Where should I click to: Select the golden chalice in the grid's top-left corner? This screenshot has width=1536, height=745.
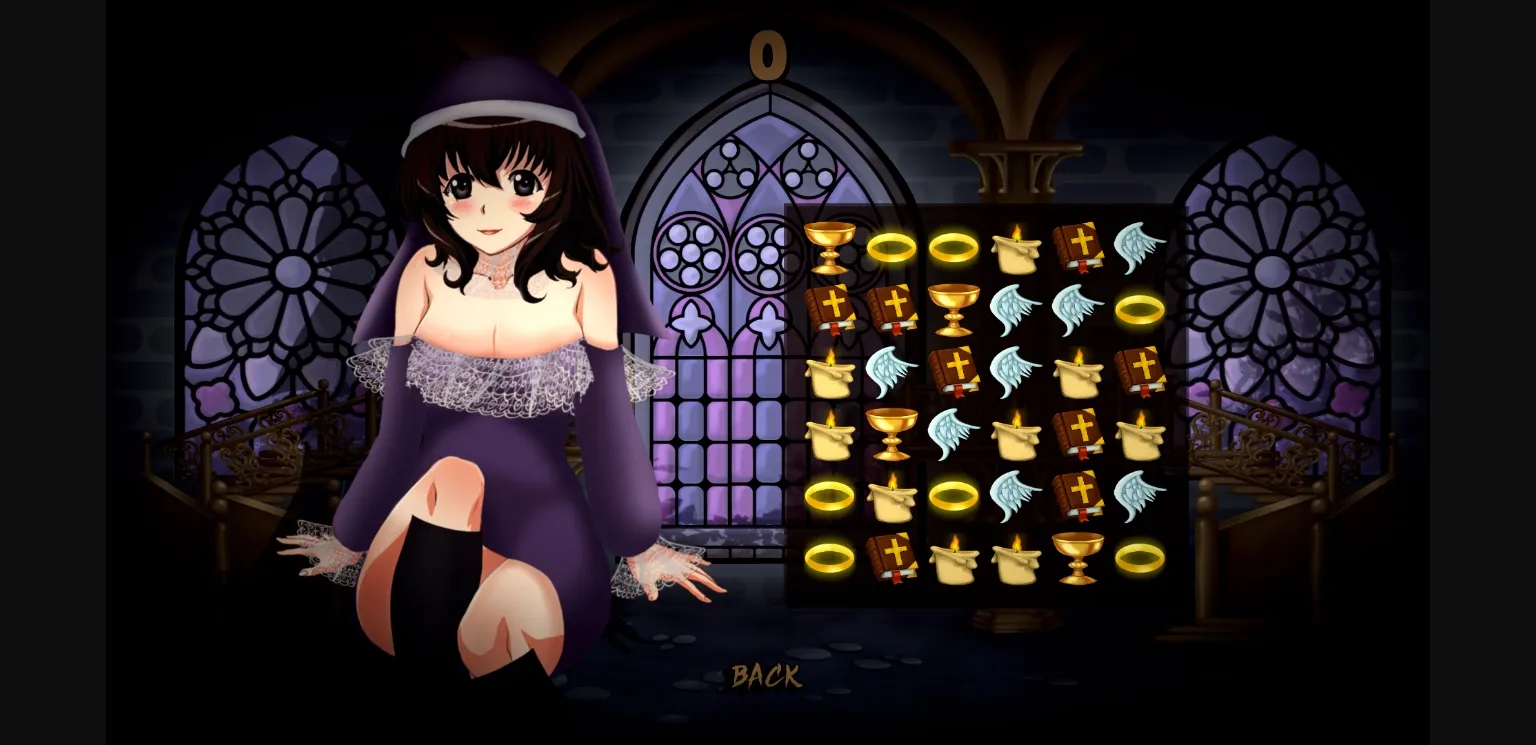[x=830, y=247]
